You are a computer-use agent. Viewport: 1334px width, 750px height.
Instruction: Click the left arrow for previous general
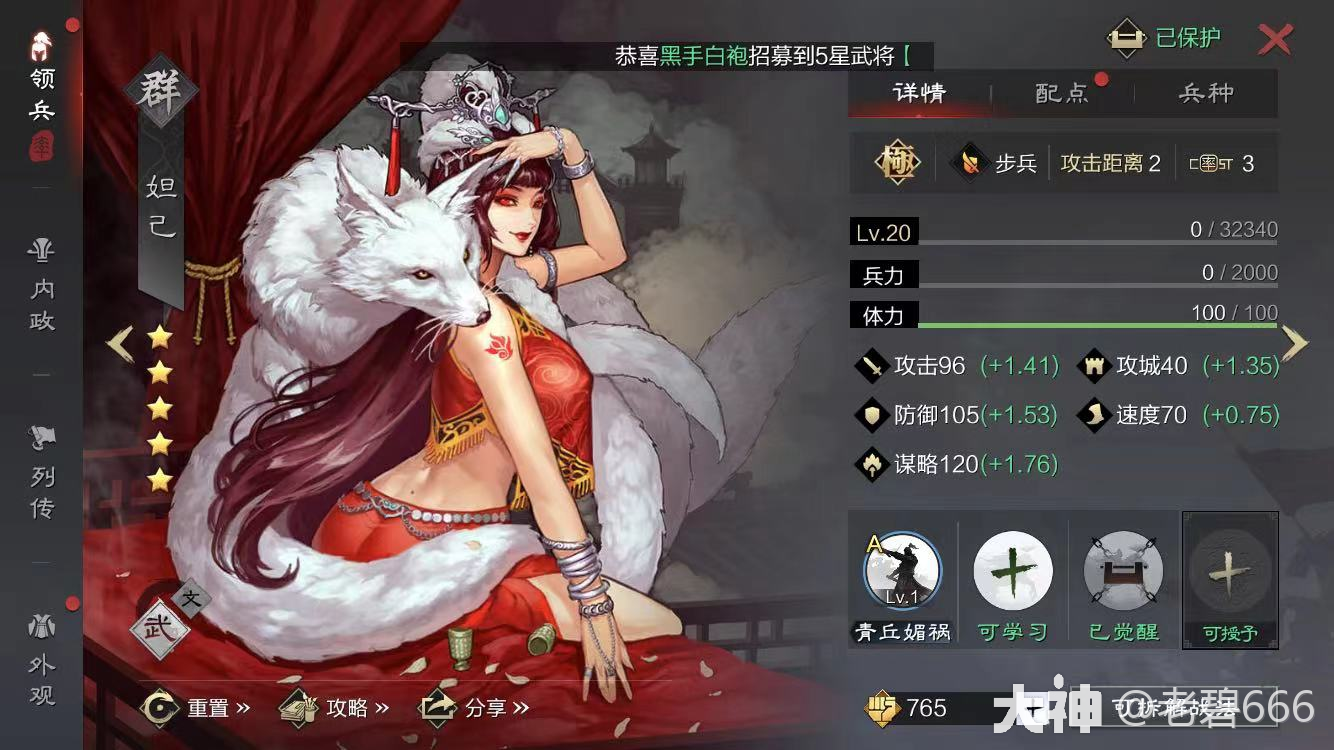119,343
